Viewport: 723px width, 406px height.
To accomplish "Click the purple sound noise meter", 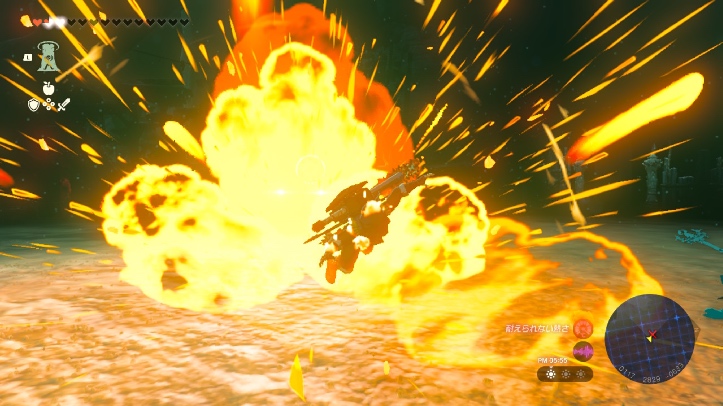I will (x=581, y=351).
